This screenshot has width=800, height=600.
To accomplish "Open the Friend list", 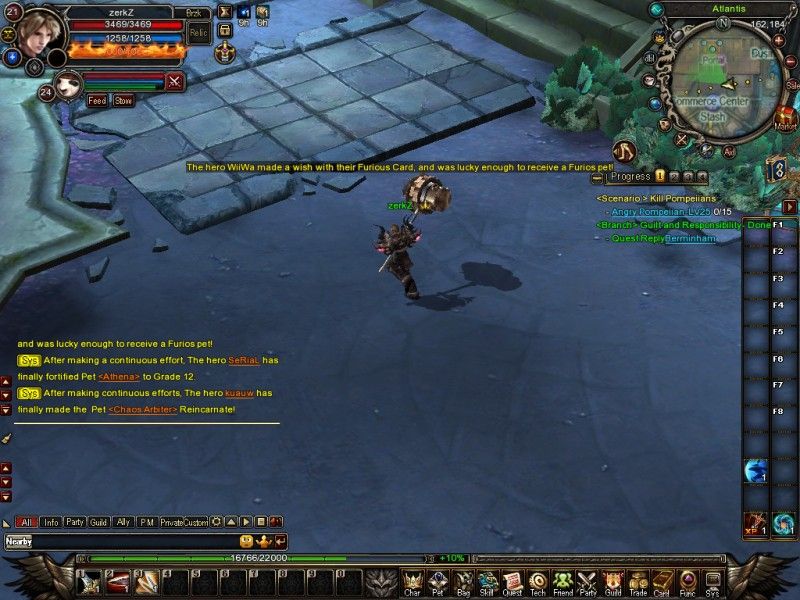I will pos(563,583).
